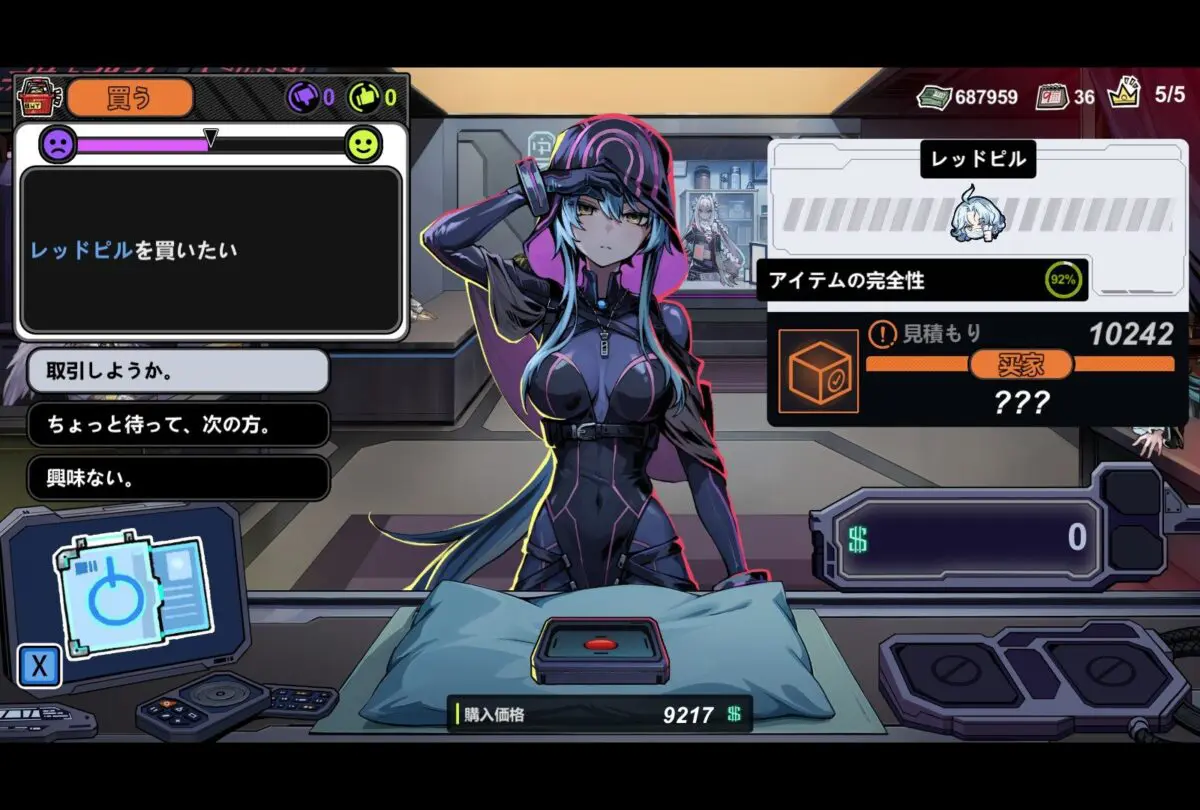This screenshot has height=810, width=1200.
Task: Choose the 取引しようか dialogue option
Action: coord(177,371)
